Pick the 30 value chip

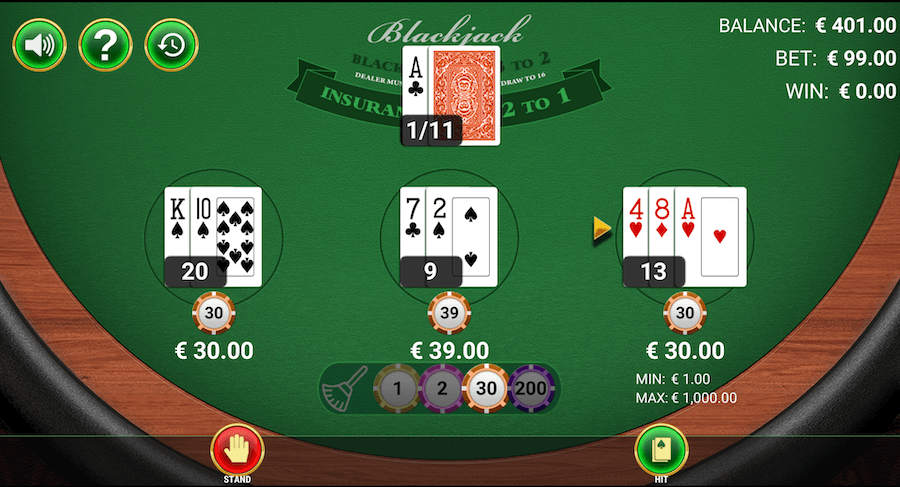(489, 388)
